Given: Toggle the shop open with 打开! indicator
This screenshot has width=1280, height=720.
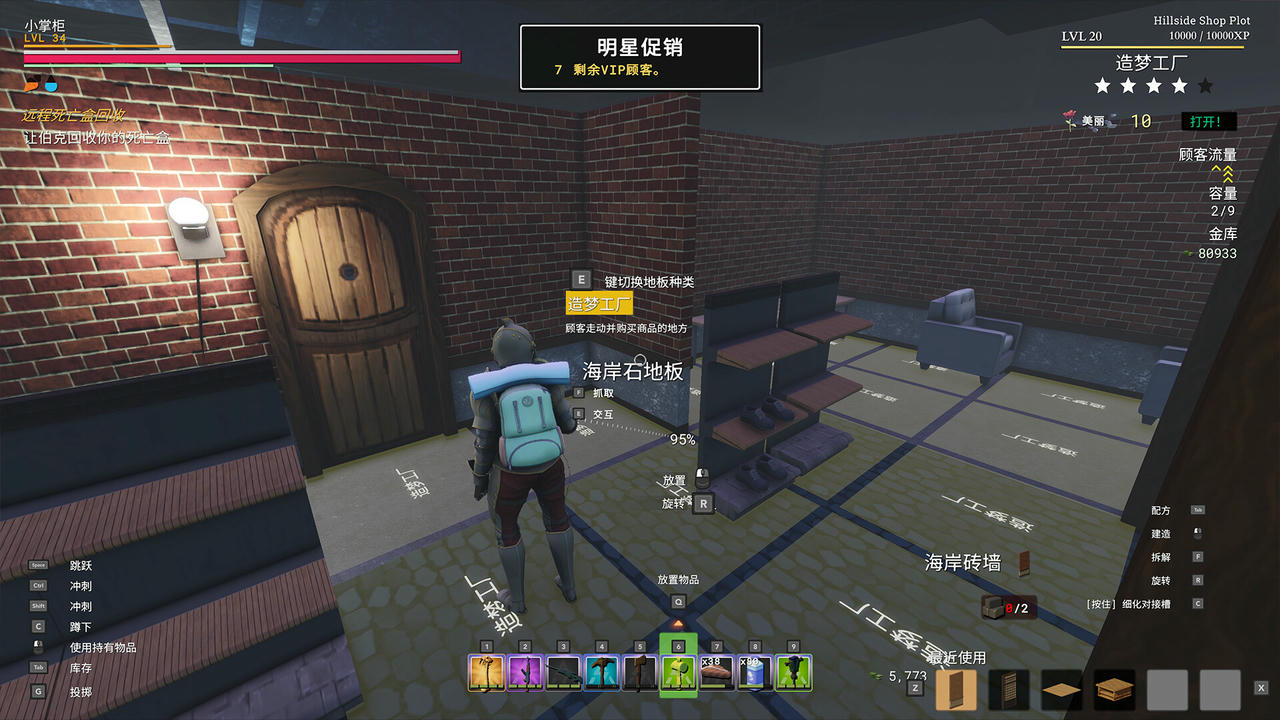Looking at the screenshot, I should click(1208, 121).
